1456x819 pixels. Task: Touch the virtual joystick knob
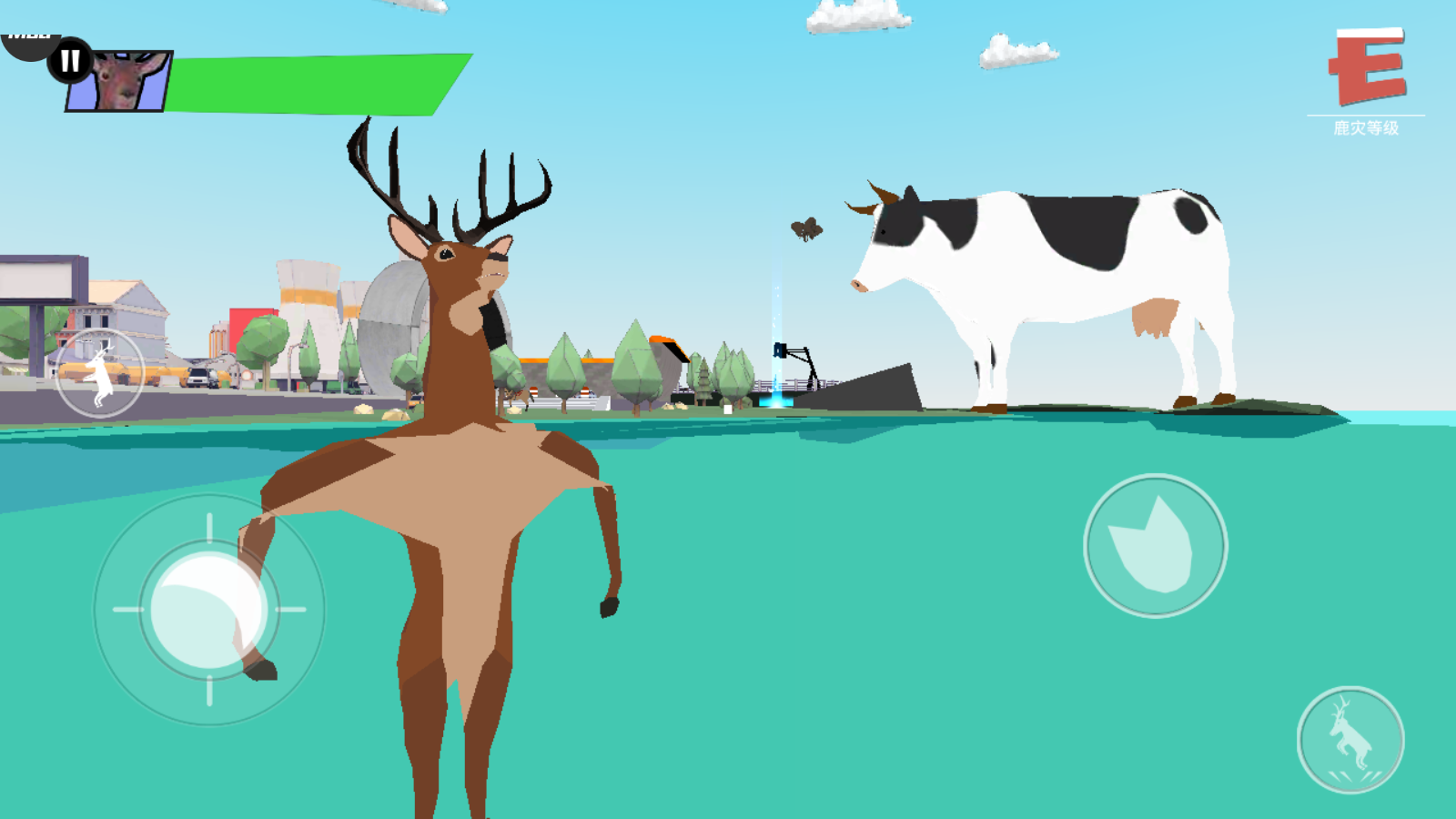tap(208, 609)
